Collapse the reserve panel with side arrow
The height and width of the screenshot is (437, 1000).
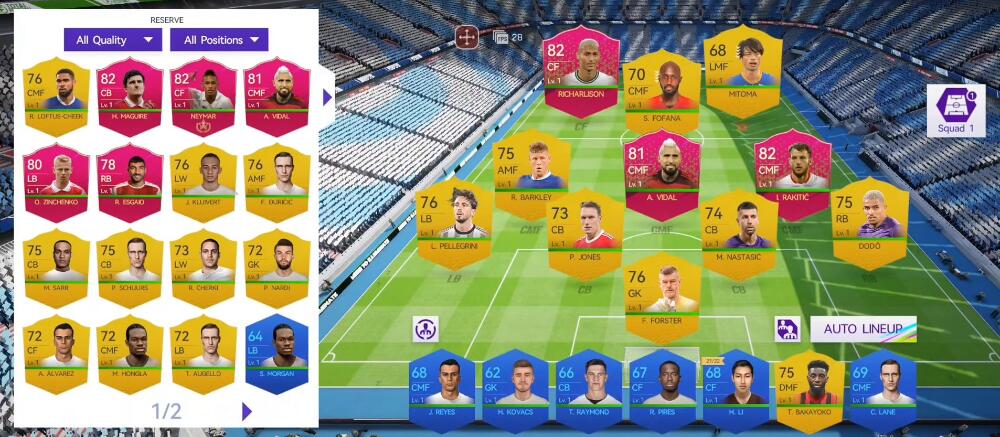(327, 97)
